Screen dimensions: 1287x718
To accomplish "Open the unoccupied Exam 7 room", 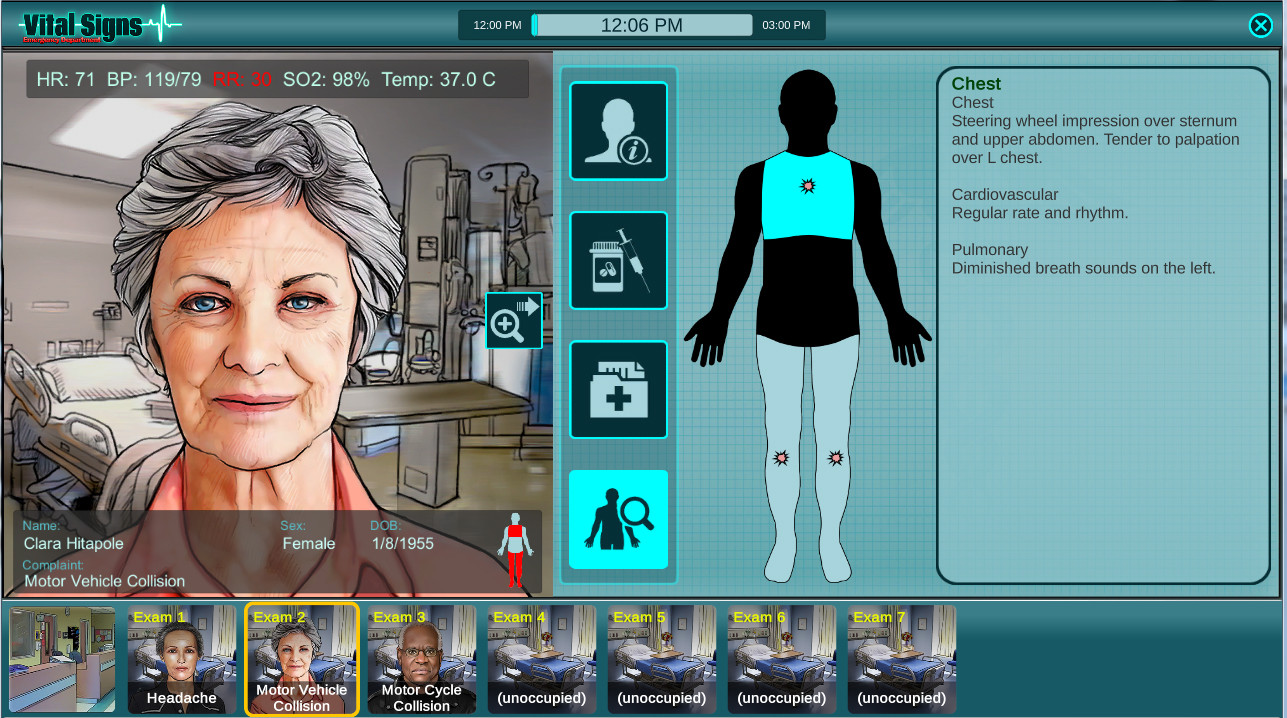I will [902, 659].
